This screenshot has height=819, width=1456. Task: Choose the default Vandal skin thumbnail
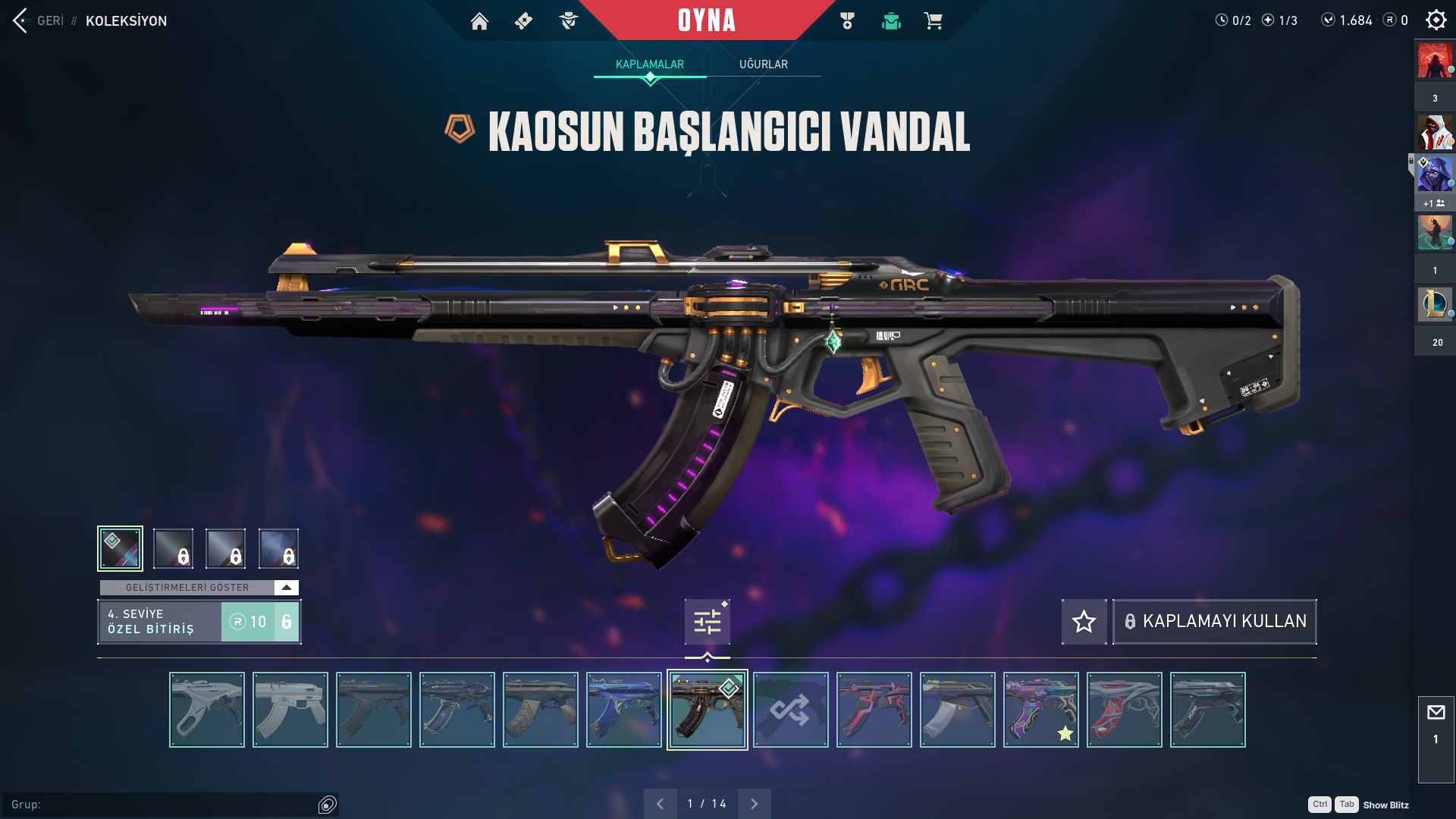pyautogui.click(x=207, y=710)
